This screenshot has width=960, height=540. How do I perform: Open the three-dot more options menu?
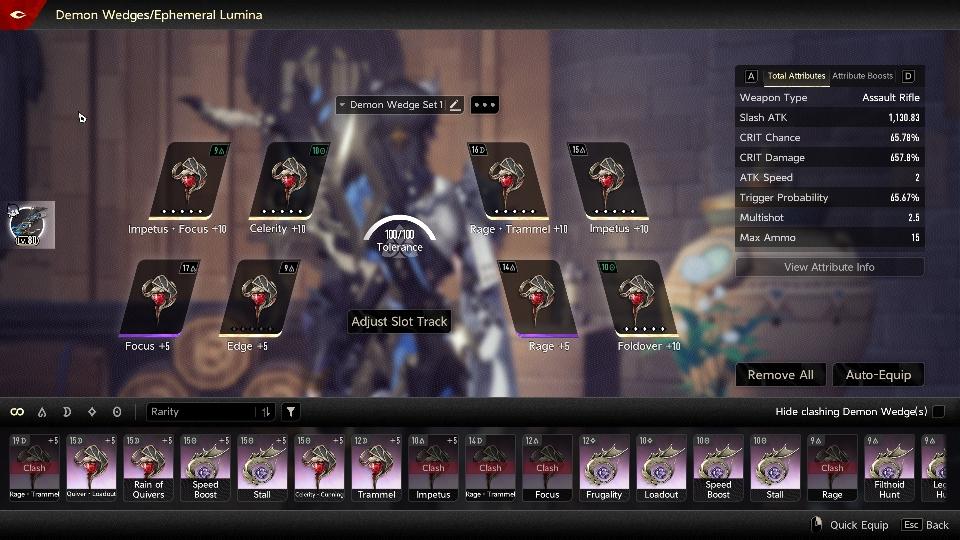point(484,105)
